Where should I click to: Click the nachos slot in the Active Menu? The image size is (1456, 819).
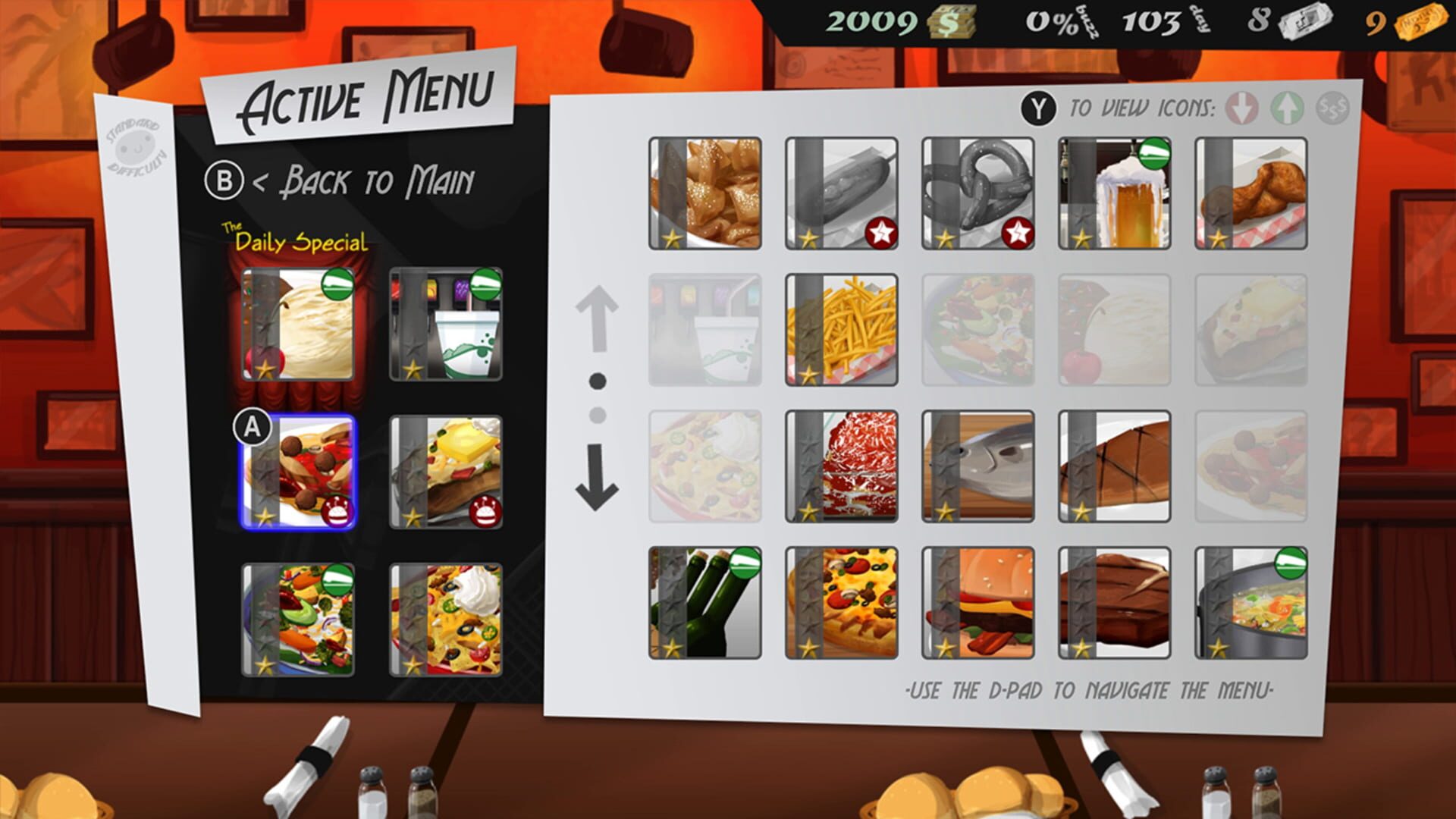pos(444,618)
